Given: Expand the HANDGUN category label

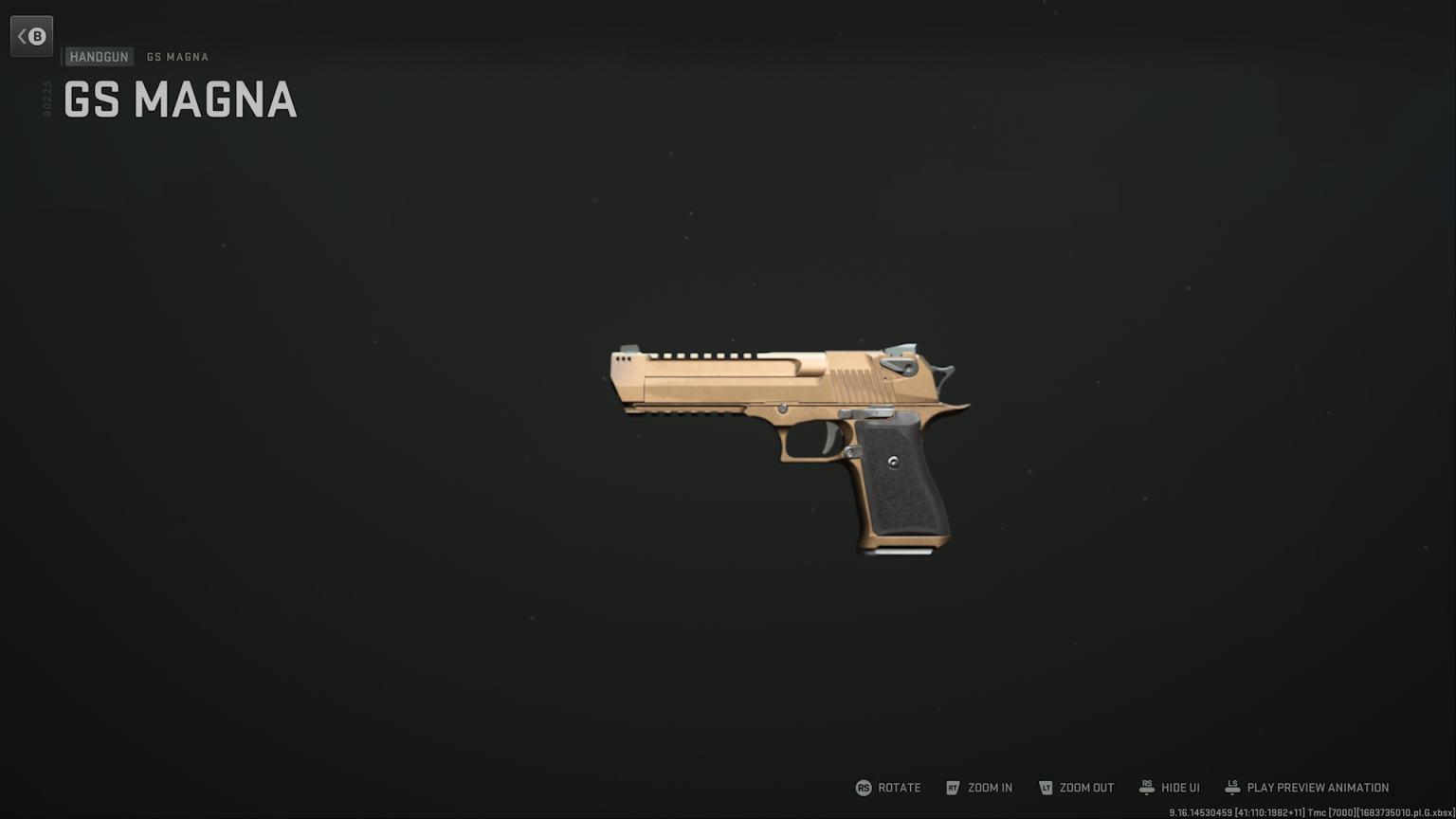Looking at the screenshot, I should coord(98,56).
